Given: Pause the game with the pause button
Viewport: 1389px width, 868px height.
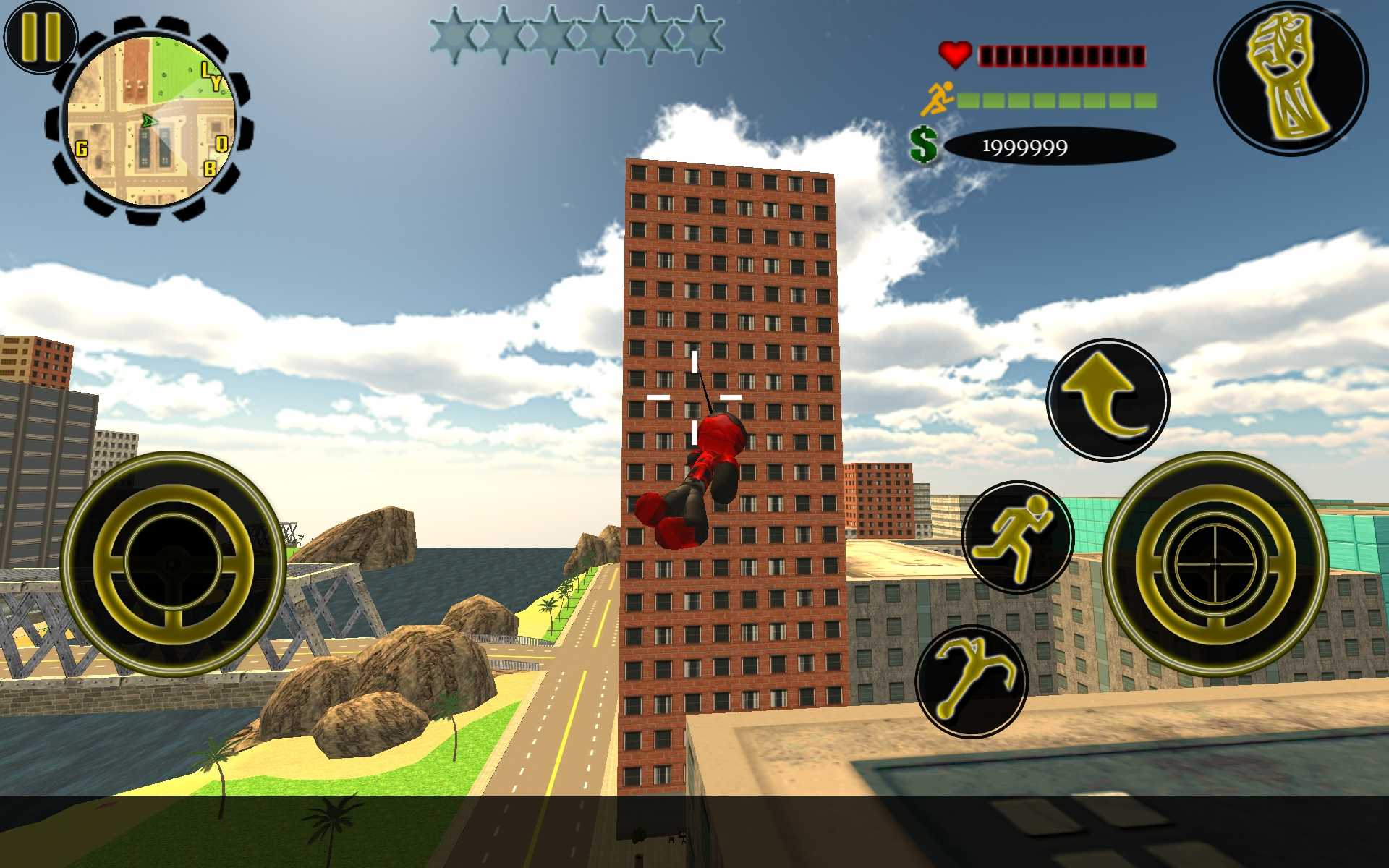Looking at the screenshot, I should [40, 36].
